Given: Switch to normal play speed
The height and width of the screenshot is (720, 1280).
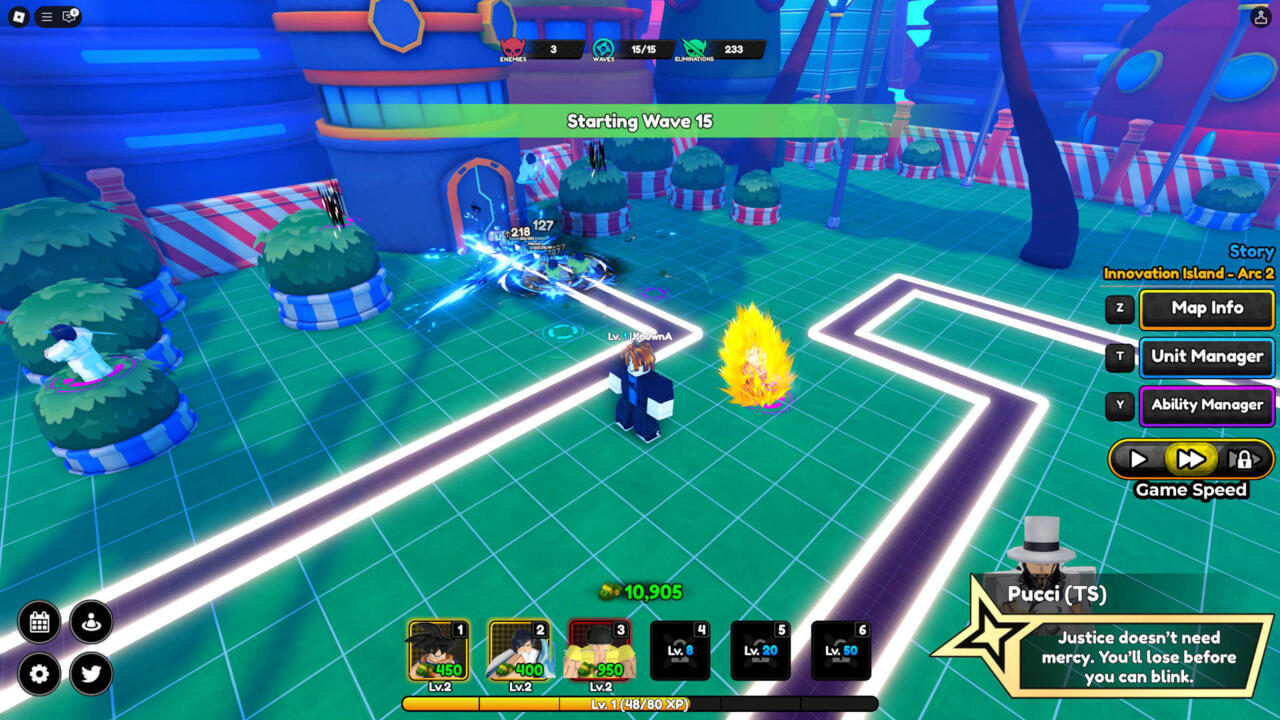Looking at the screenshot, I should coord(1139,459).
